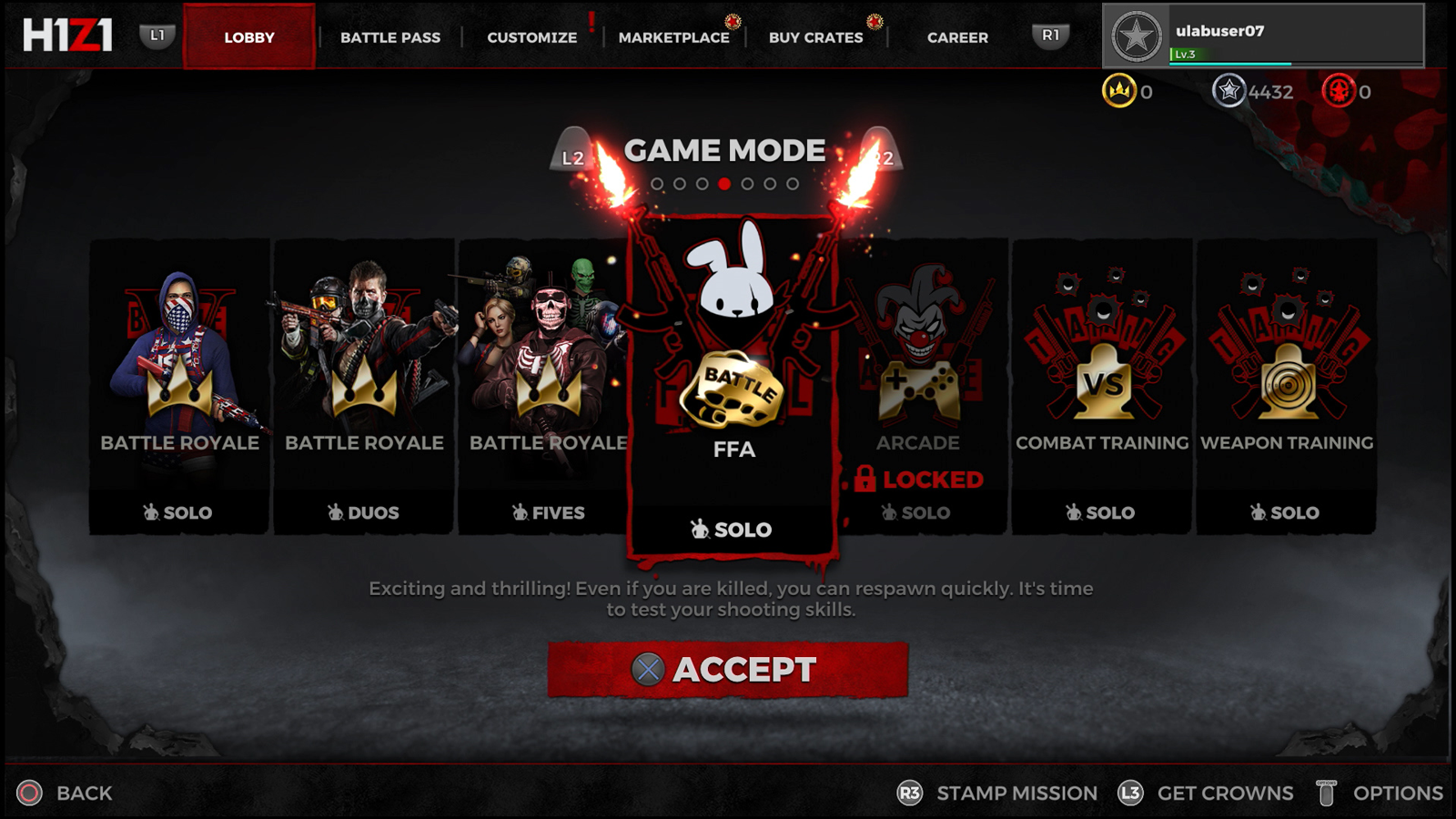Select the FFA Solo mode card
This screenshot has width=1456, height=819.
click(x=733, y=387)
